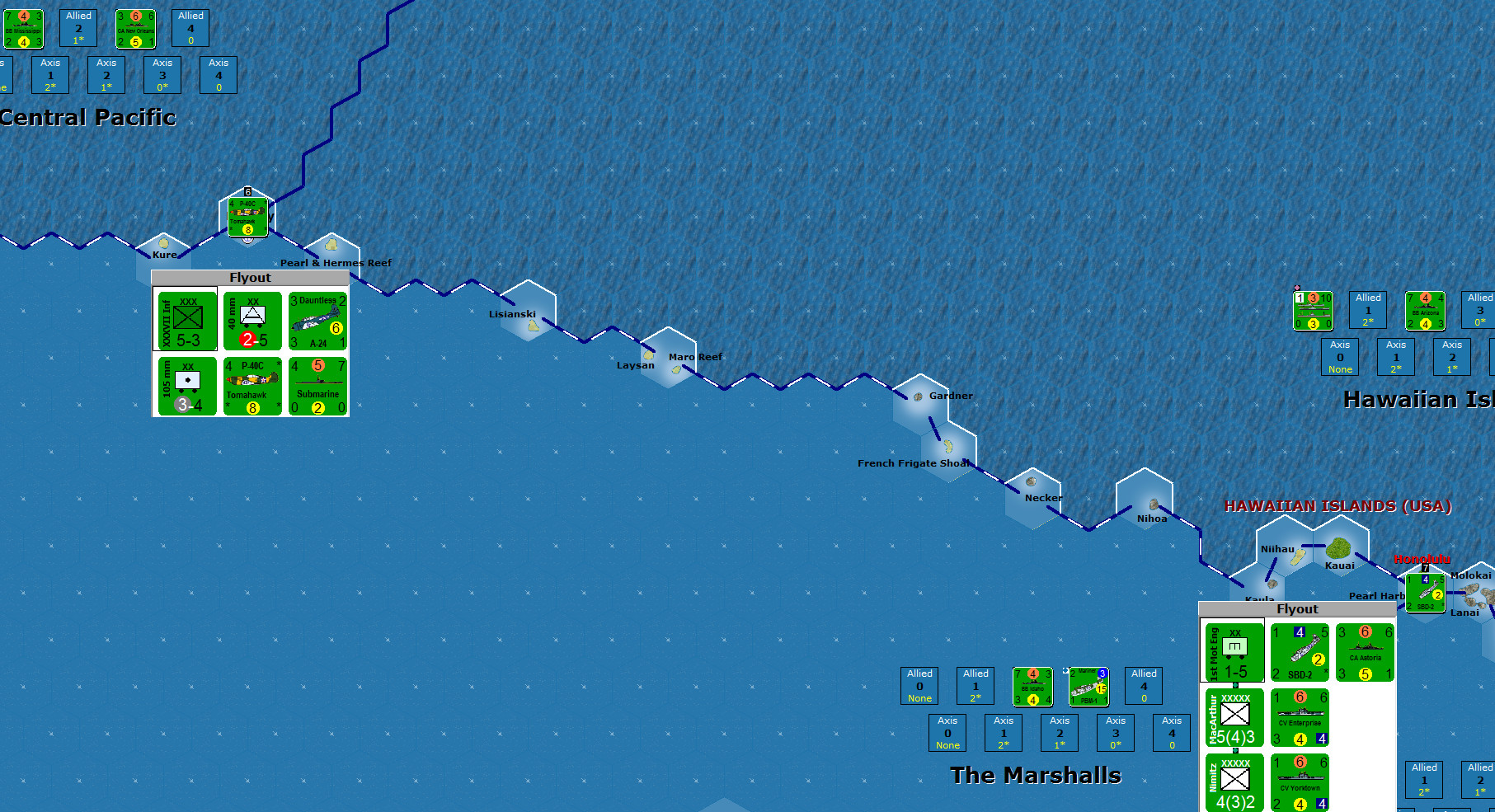Select the Submarine counter in the Flyout
Viewport: 1495px width, 812px height.
pyautogui.click(x=317, y=386)
